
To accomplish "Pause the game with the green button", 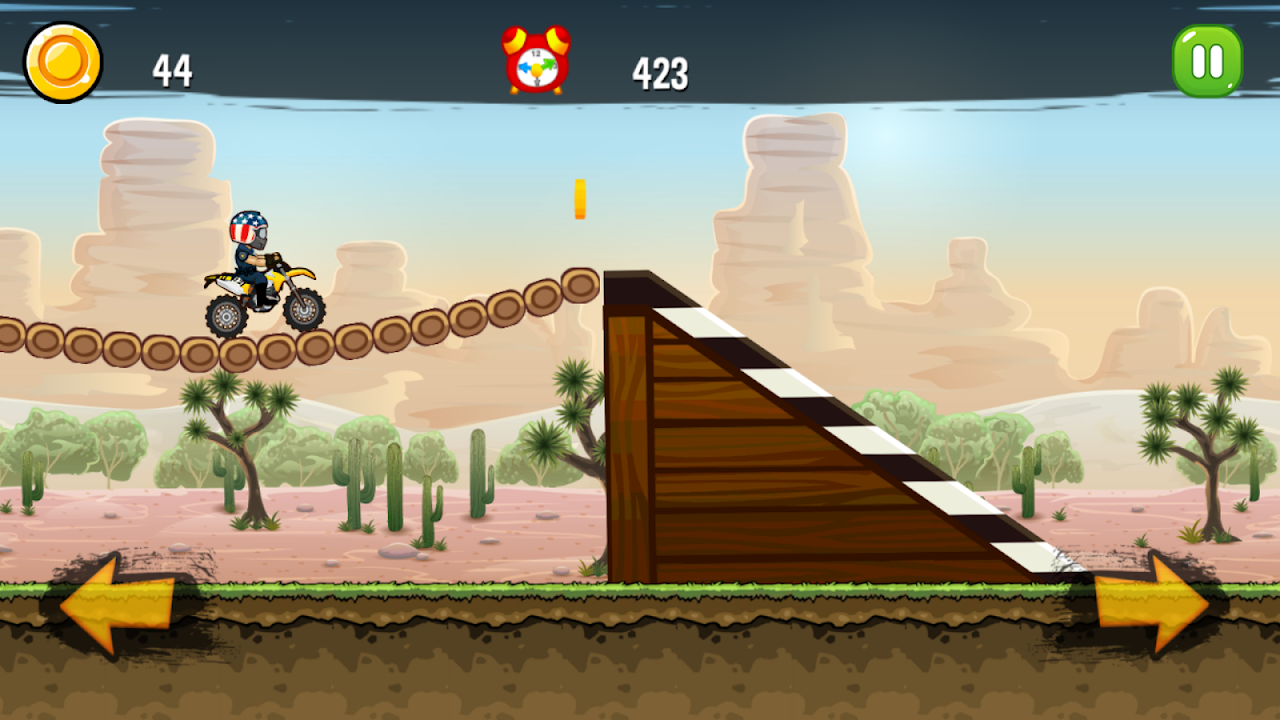I will click(x=1207, y=61).
